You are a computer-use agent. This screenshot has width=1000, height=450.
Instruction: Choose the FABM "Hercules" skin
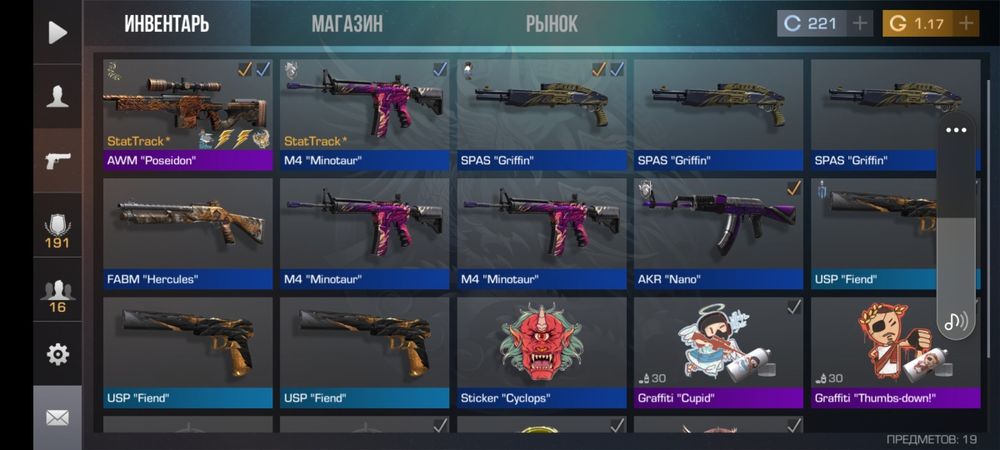pos(188,232)
